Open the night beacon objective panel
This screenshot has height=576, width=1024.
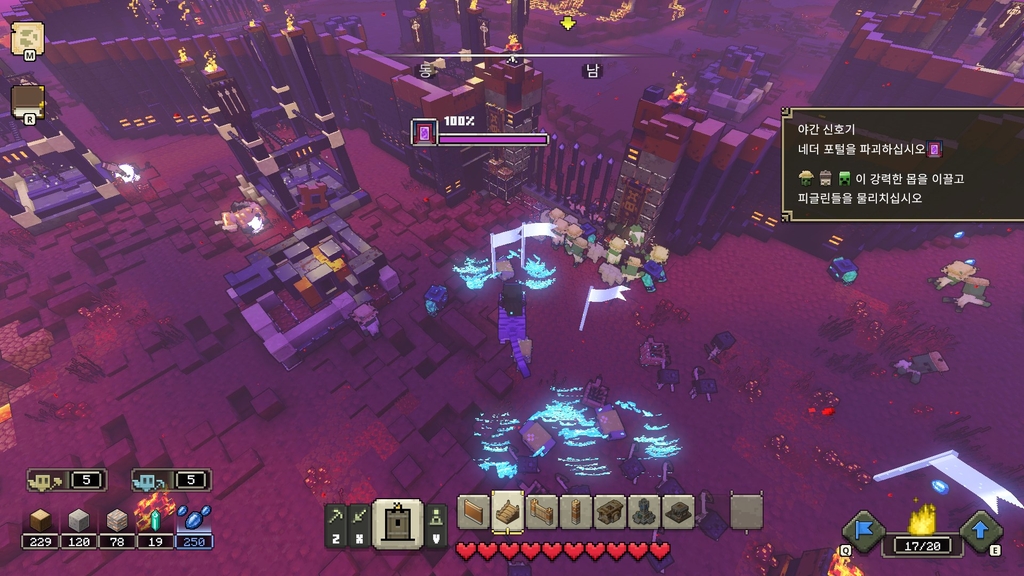902,164
